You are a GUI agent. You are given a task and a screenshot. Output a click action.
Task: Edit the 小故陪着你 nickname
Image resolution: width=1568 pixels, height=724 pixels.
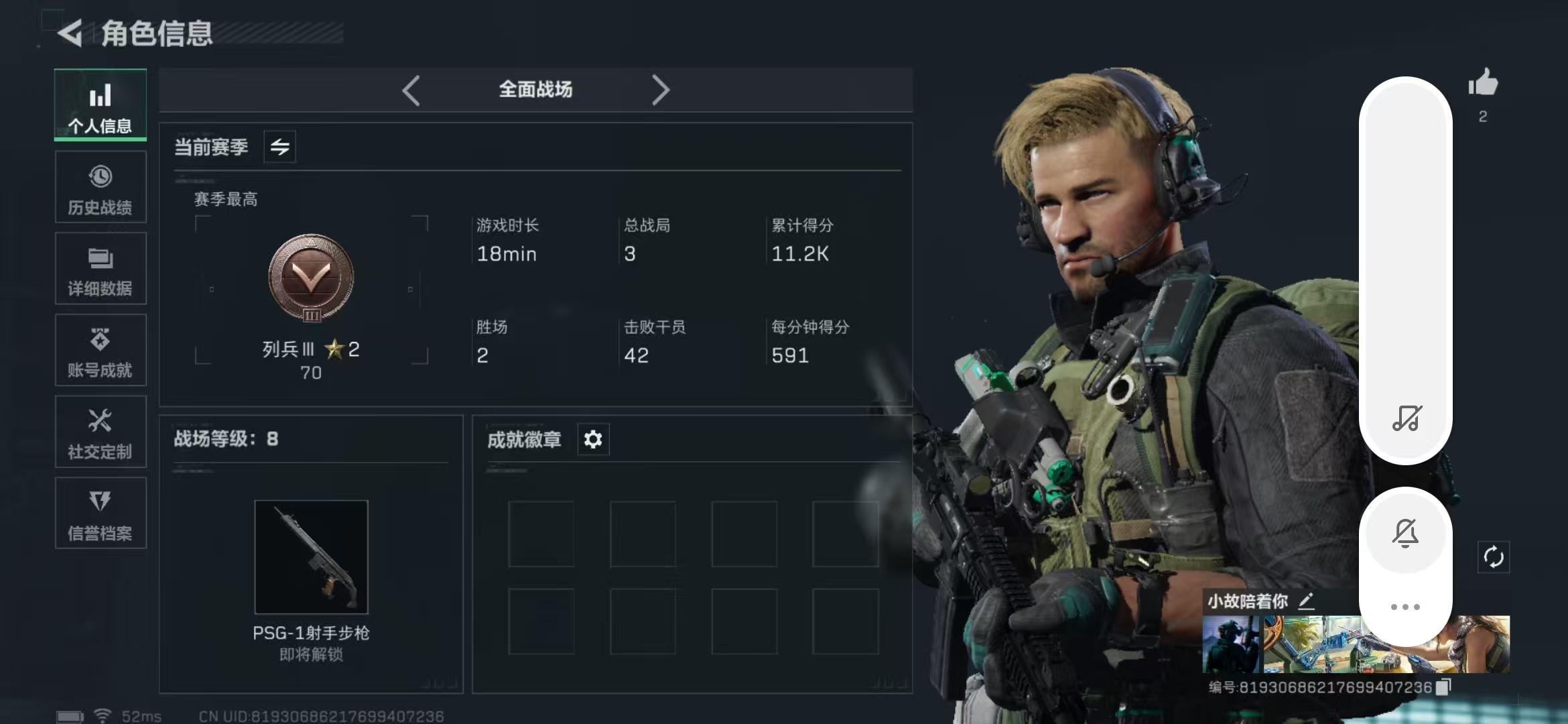(1306, 601)
